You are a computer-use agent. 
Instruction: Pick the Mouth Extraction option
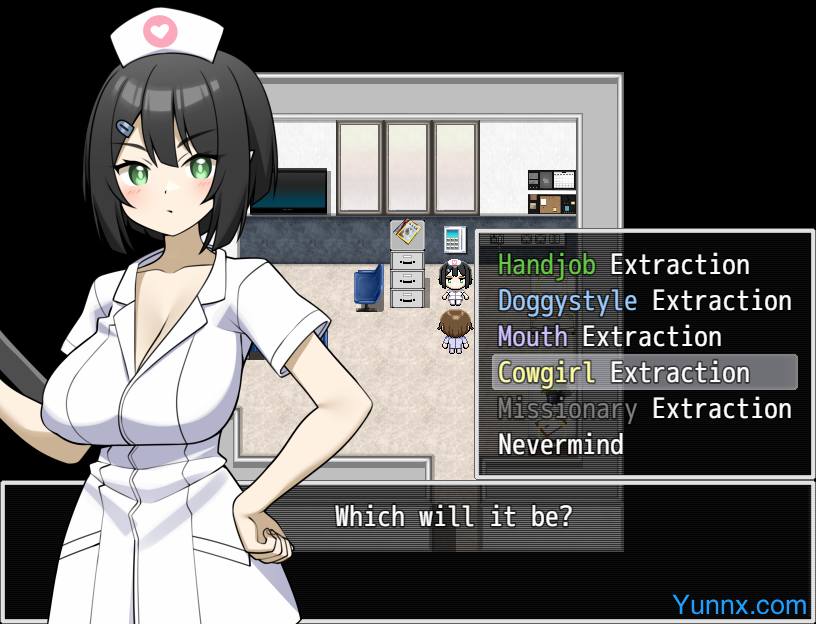coord(609,337)
